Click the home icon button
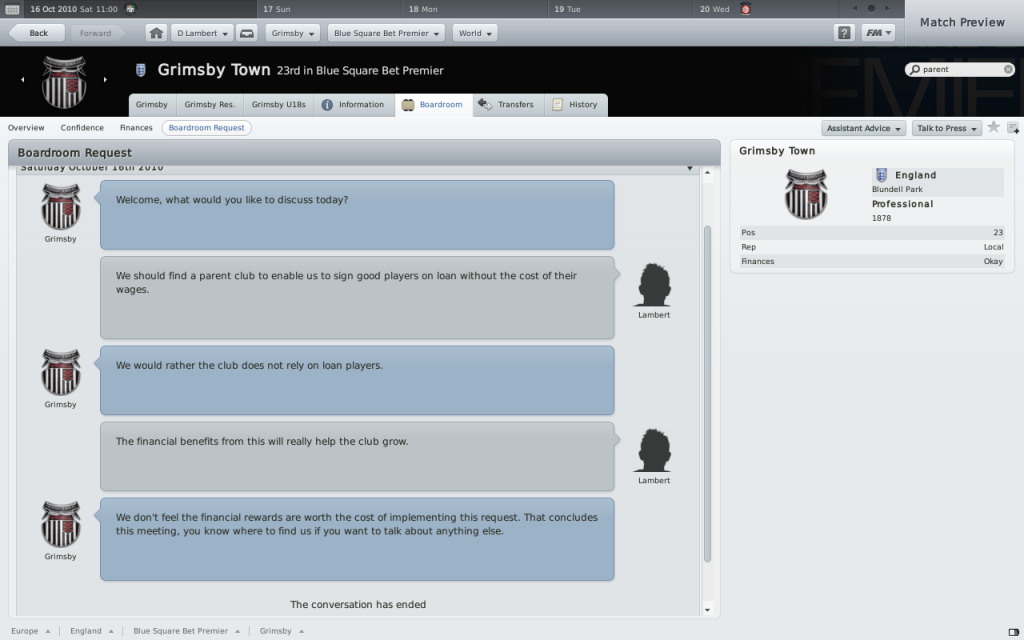1024x640 pixels. pos(156,33)
